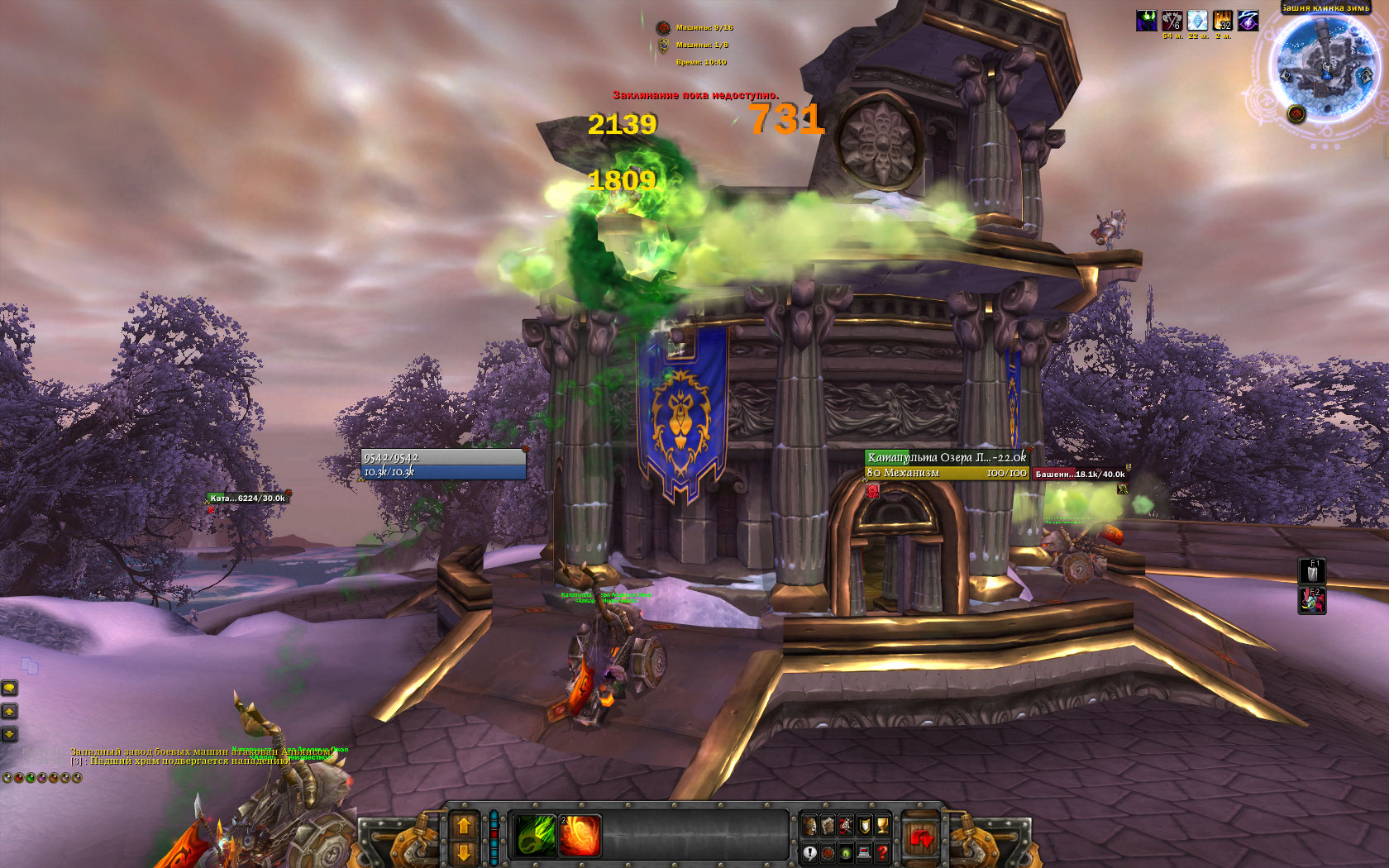Fire the green plague ability in slot 1

[536, 835]
